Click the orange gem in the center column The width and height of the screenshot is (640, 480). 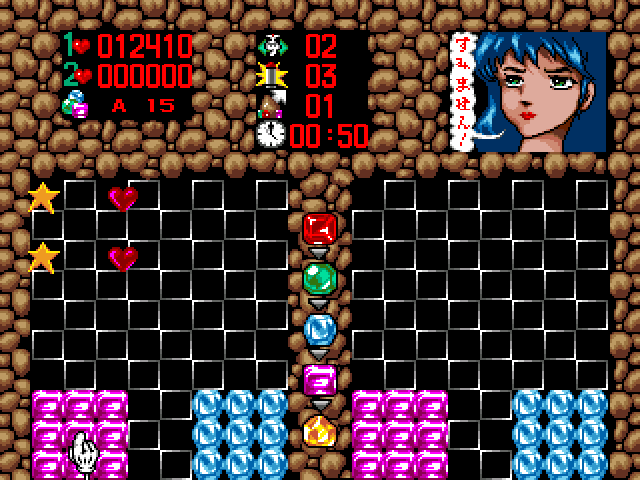320,431
